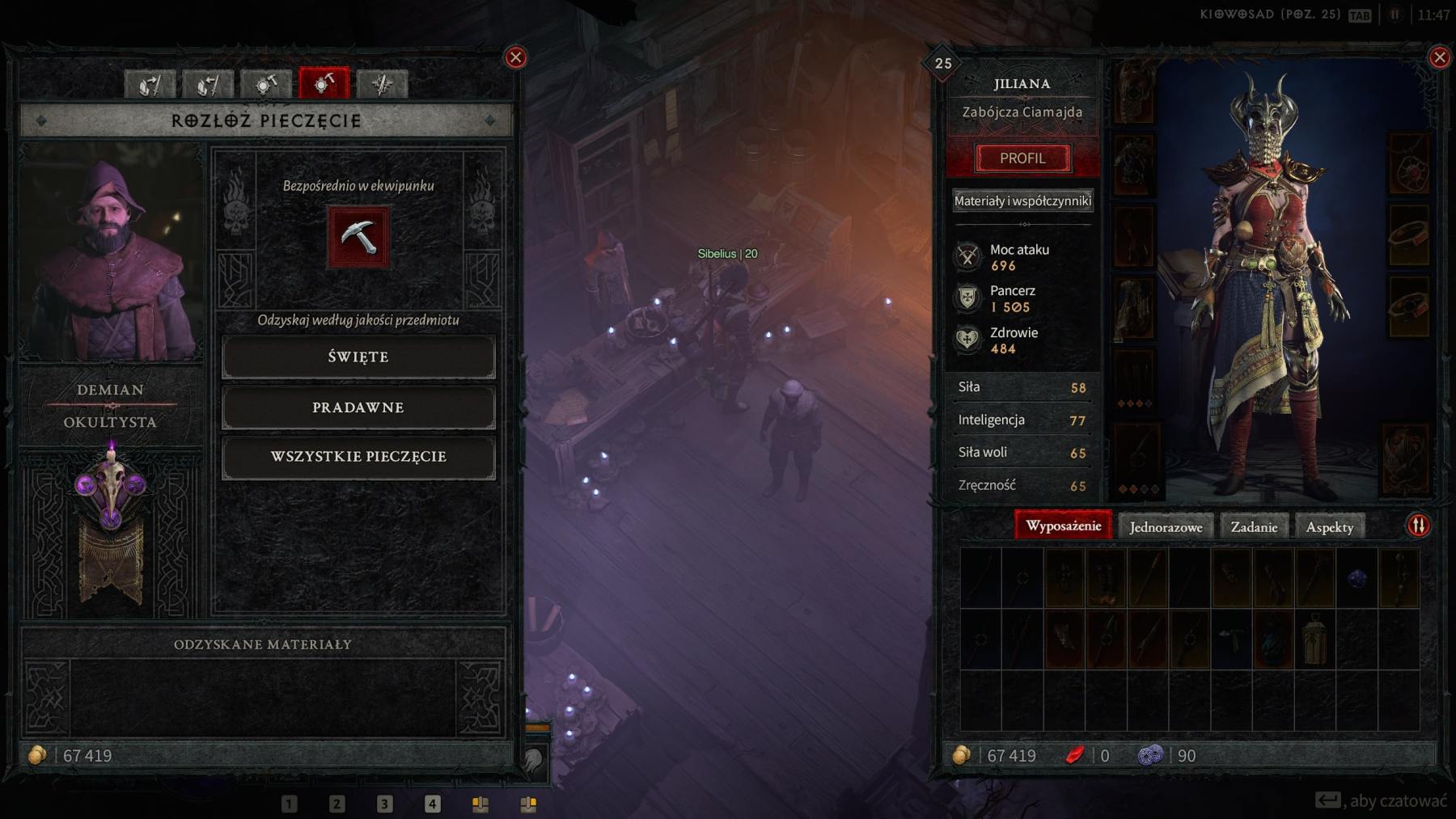Open Jiliana's Profil
The height and width of the screenshot is (819, 1456).
(1022, 158)
